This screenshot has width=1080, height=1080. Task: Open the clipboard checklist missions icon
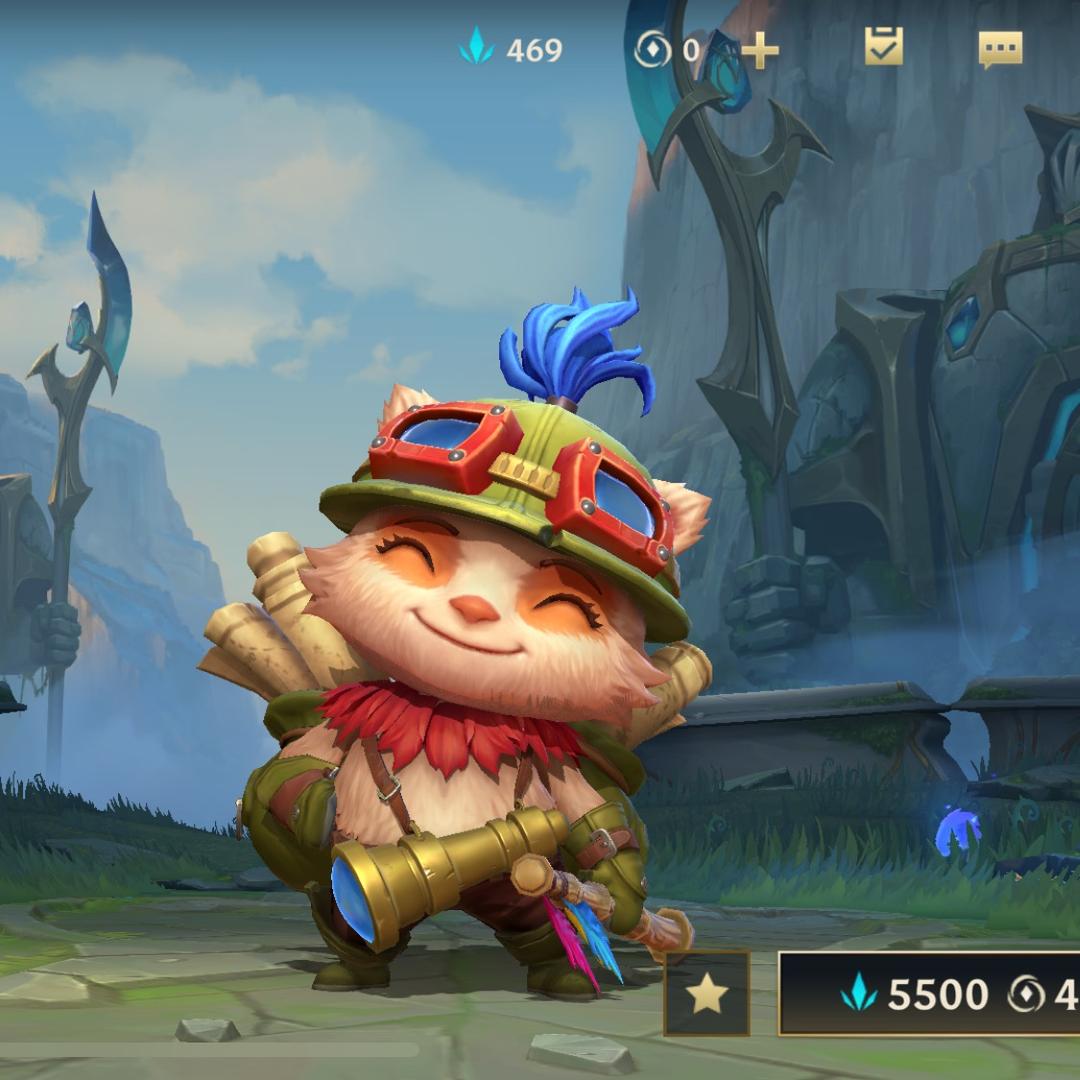(x=884, y=47)
